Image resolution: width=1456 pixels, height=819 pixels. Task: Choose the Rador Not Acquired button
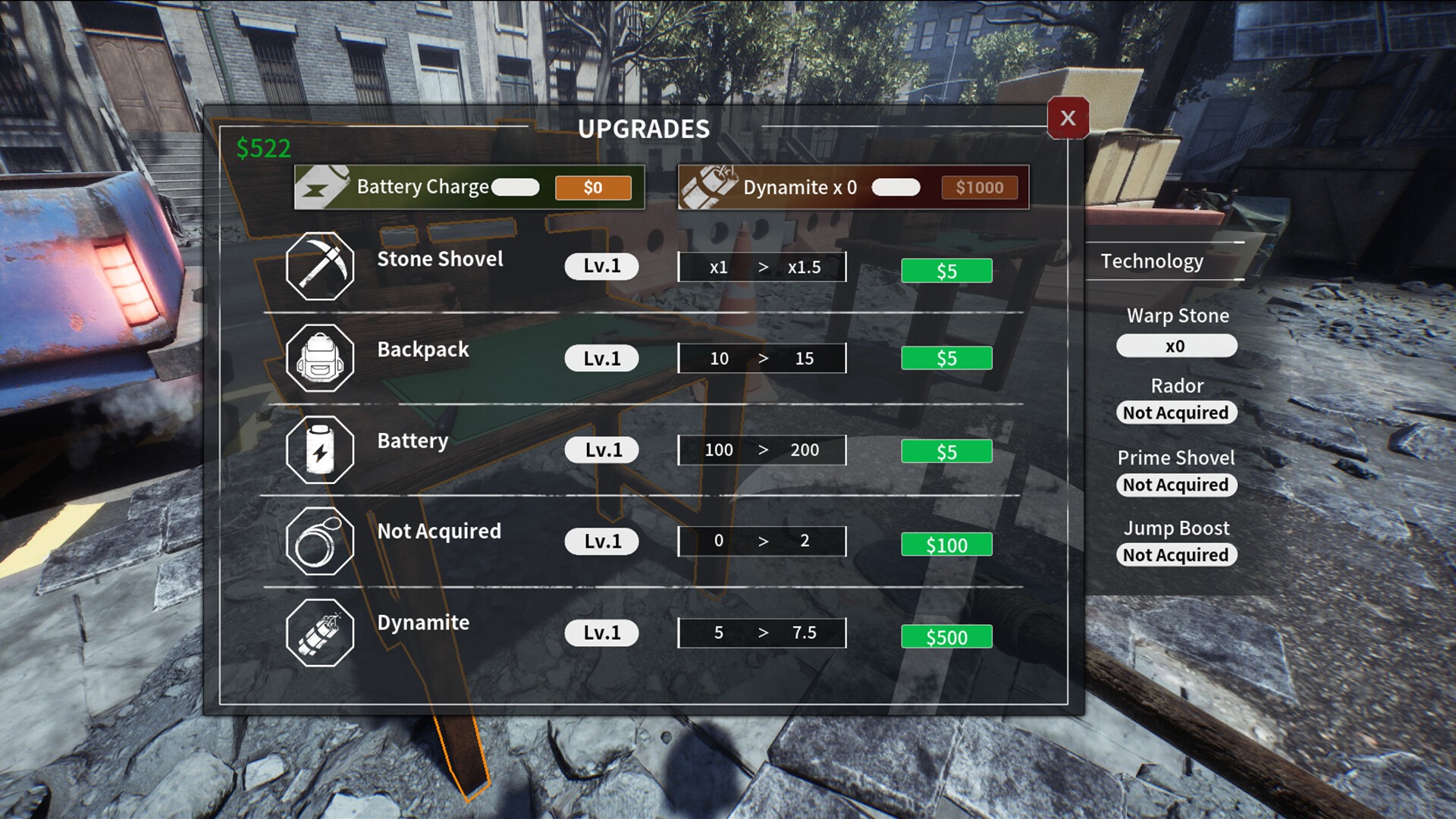[1176, 413]
